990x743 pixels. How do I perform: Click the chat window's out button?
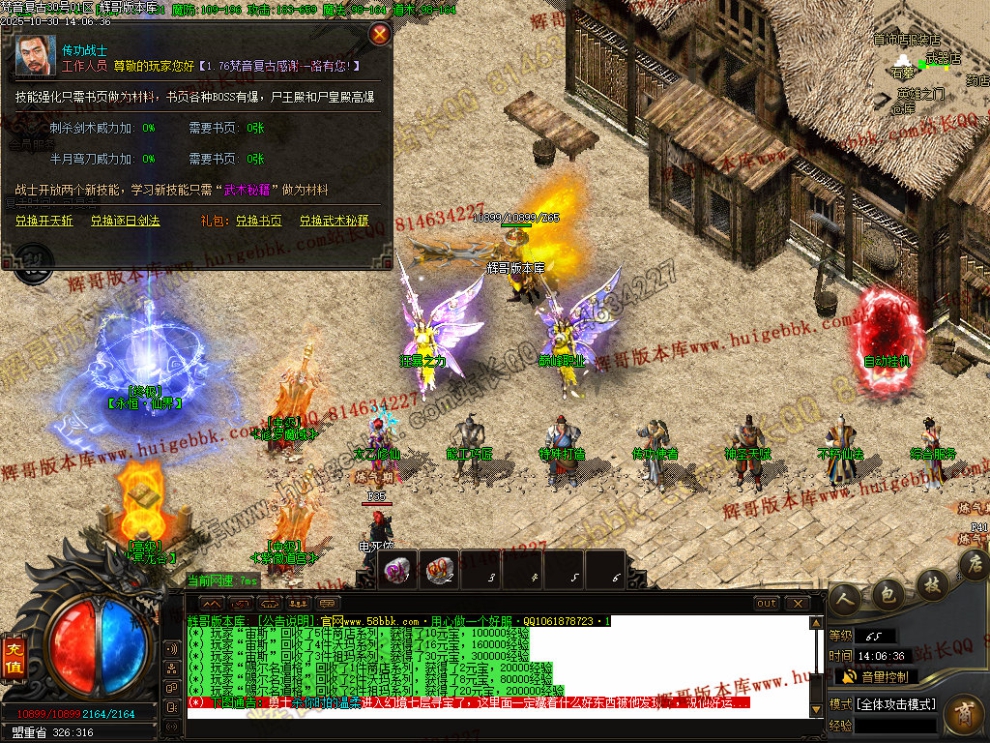point(766,604)
